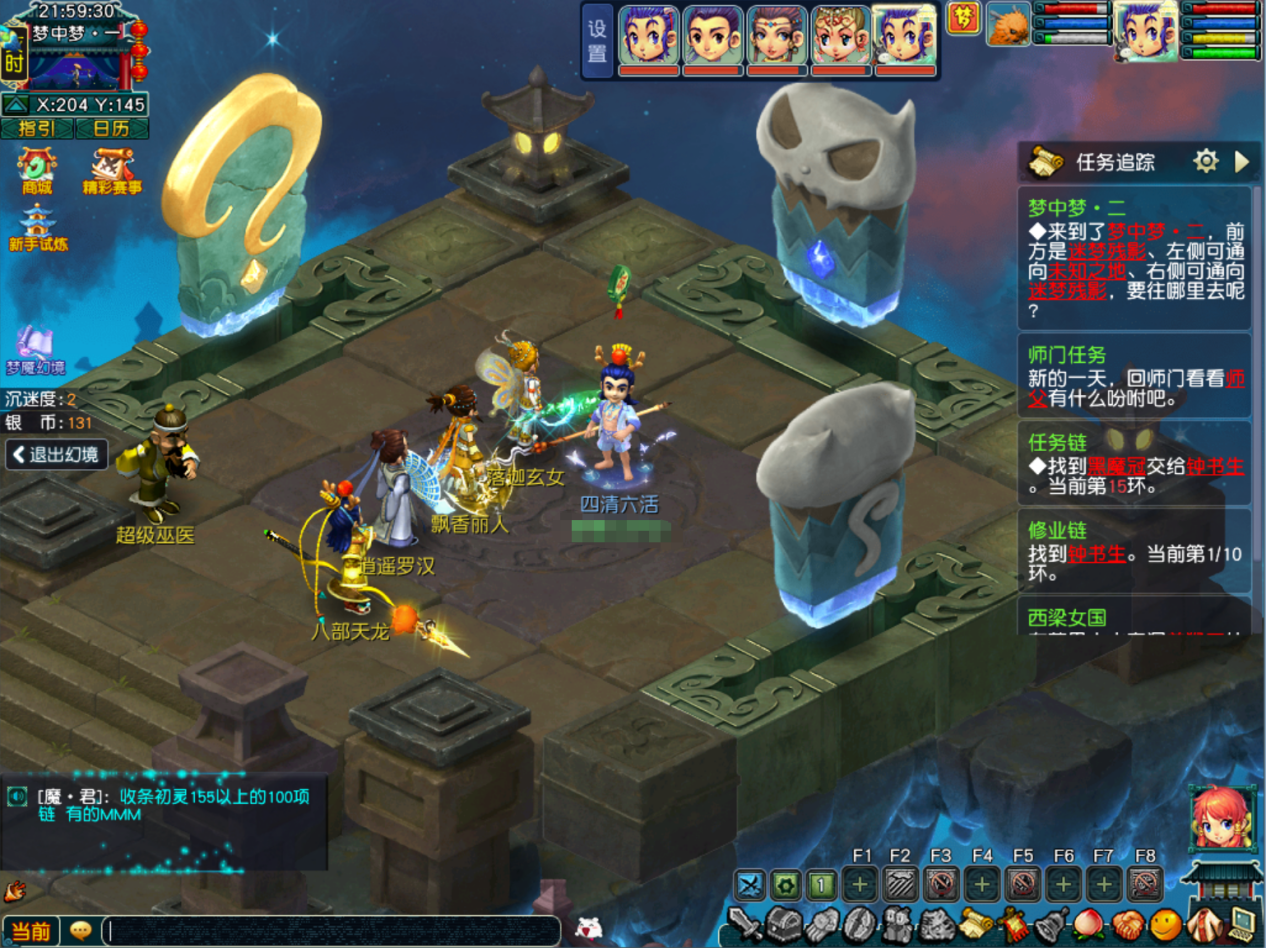Click the chat input field
1266x948 pixels.
(x=330, y=931)
